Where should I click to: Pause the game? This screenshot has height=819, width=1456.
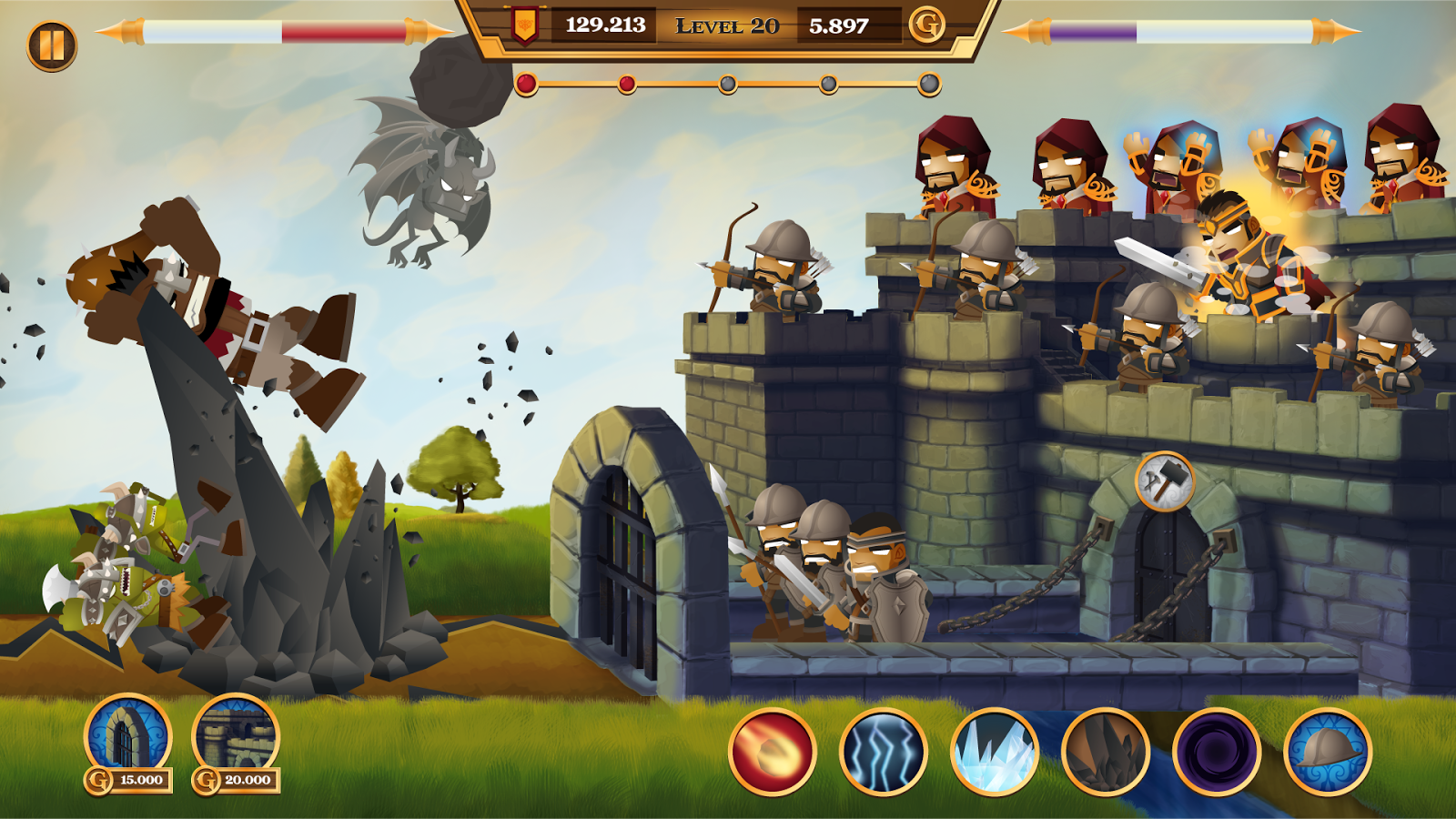(x=52, y=40)
